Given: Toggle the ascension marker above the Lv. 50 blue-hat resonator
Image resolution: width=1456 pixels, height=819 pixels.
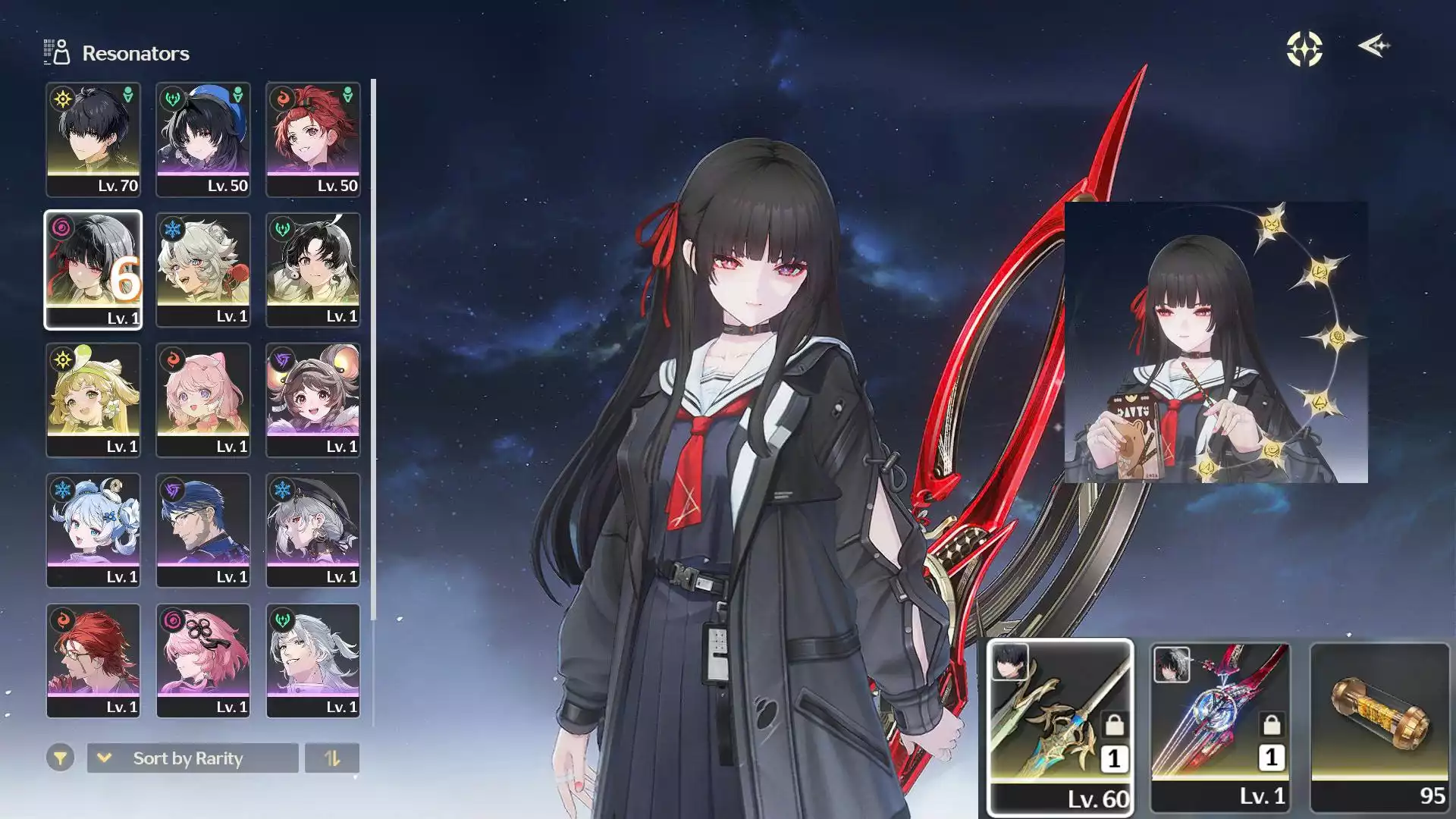Looking at the screenshot, I should (238, 93).
